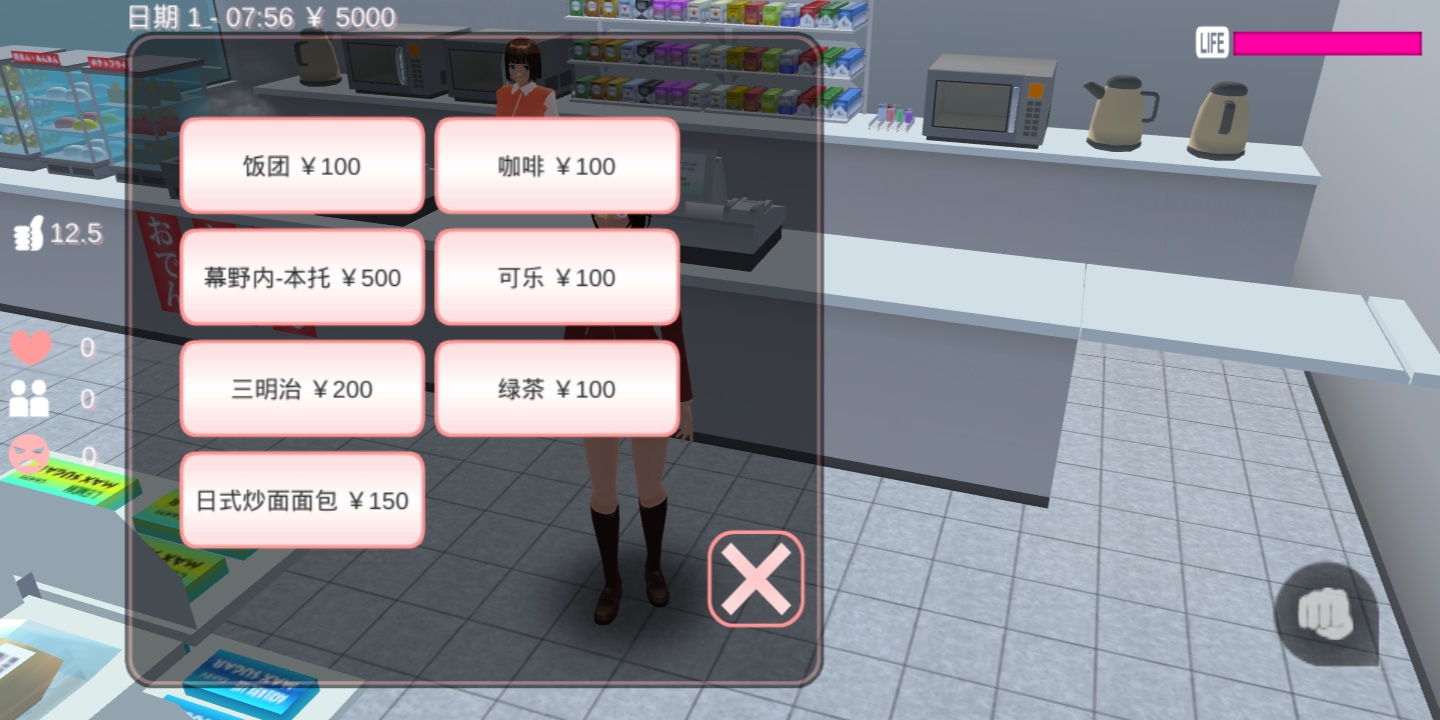Buy the 饭团 ¥100 item
The width and height of the screenshot is (1440, 720).
302,165
